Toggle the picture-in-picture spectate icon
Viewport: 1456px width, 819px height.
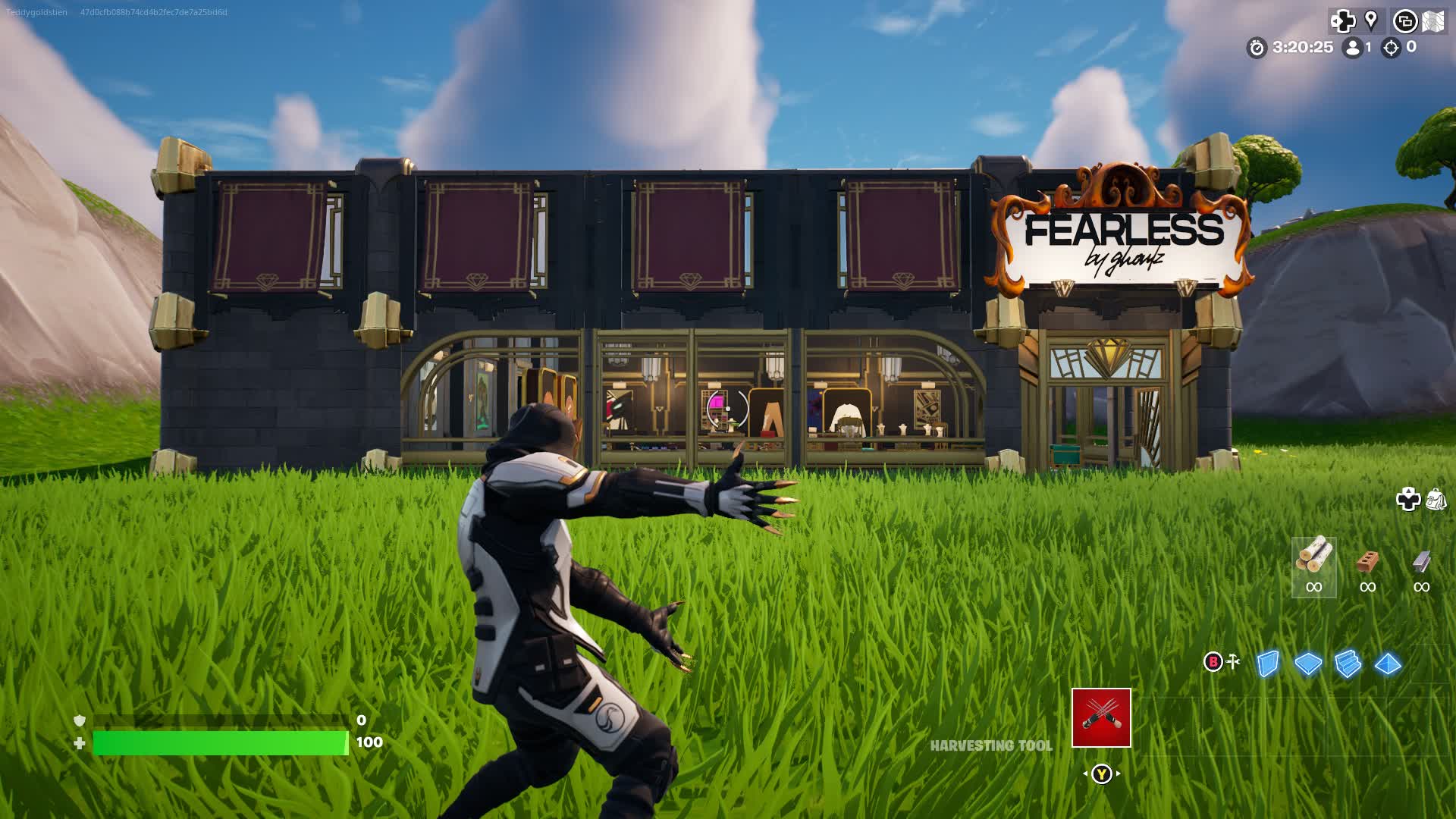tap(1405, 20)
